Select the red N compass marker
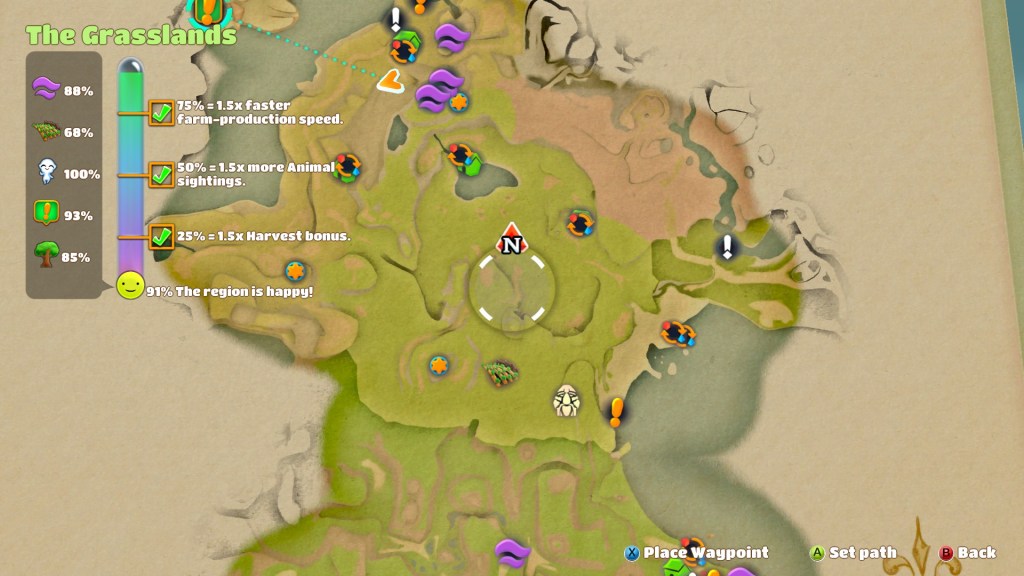Image resolution: width=1024 pixels, height=576 pixels. click(x=511, y=240)
